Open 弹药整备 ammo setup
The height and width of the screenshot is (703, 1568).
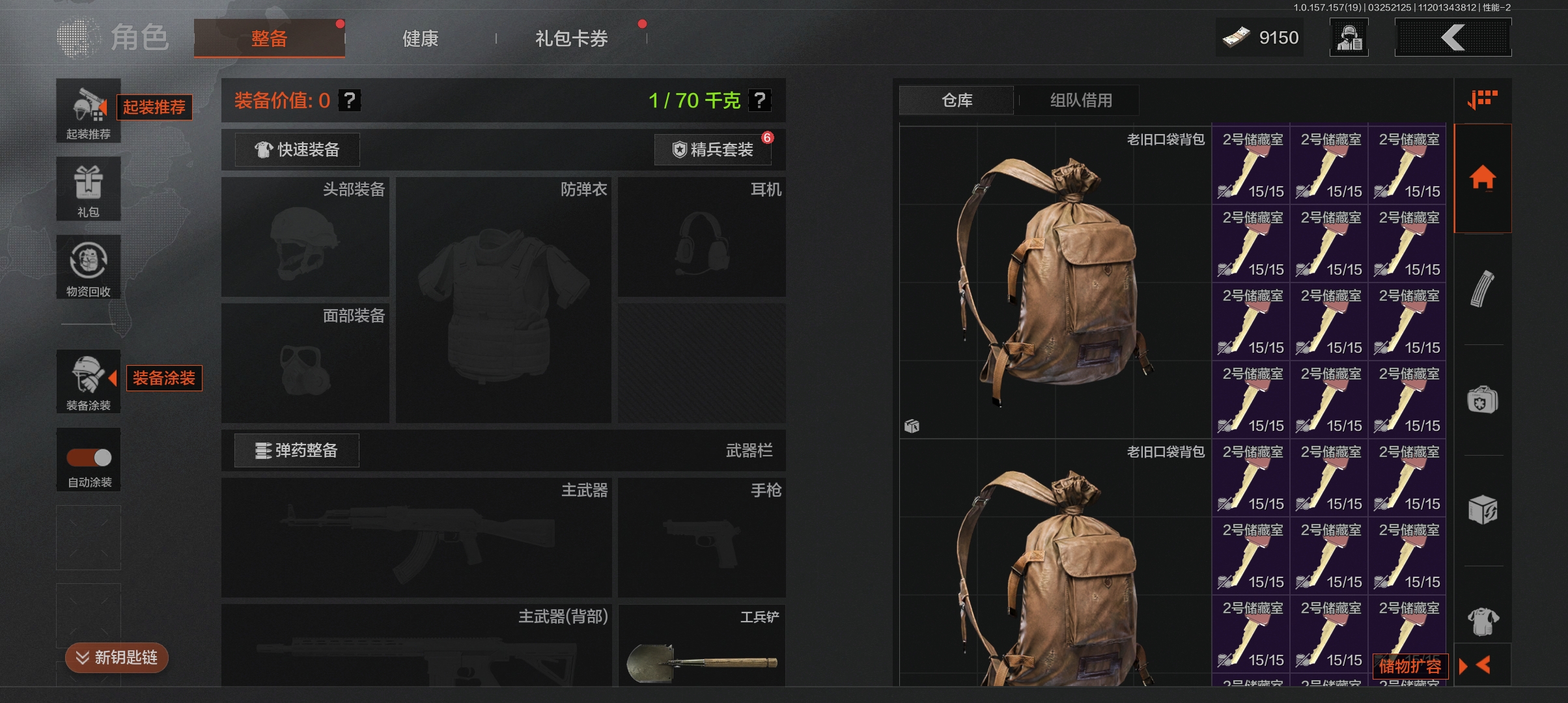(297, 450)
